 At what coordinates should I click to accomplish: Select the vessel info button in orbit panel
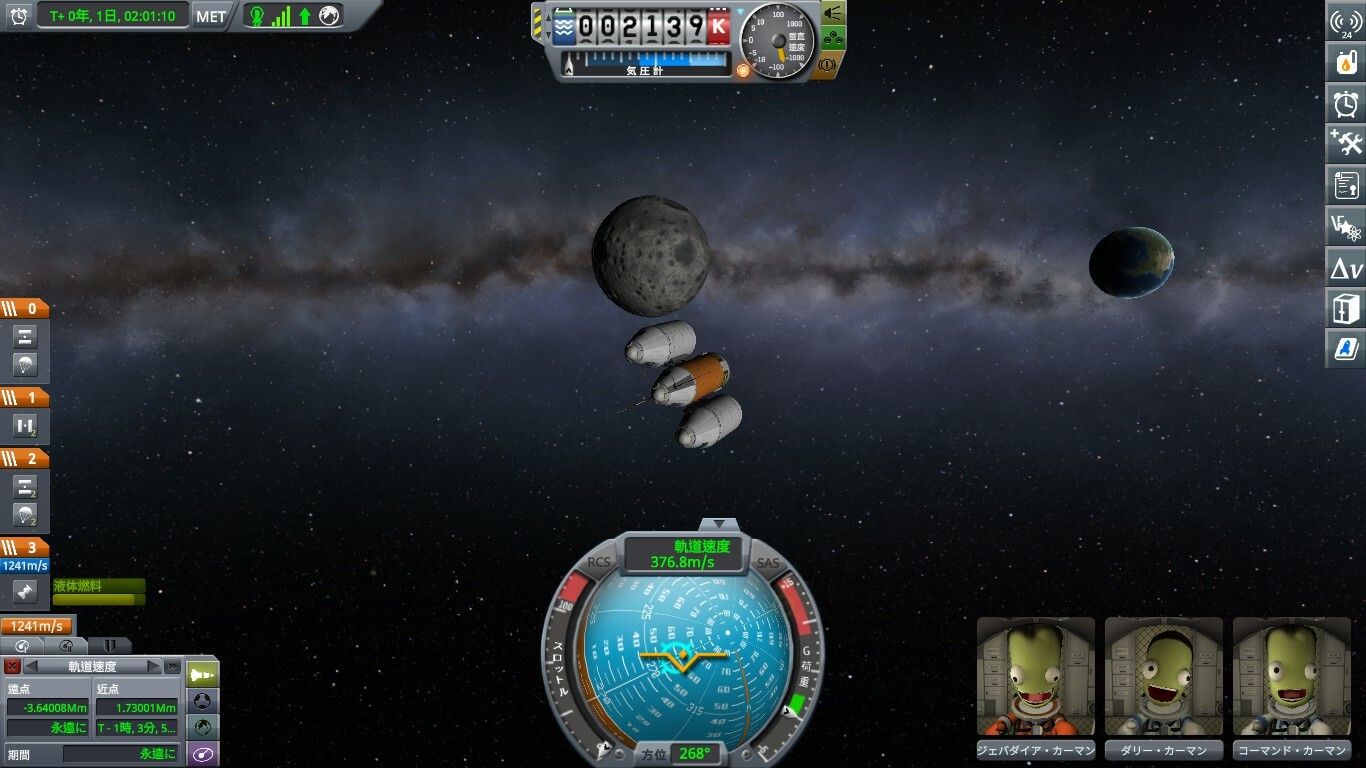click(x=203, y=674)
